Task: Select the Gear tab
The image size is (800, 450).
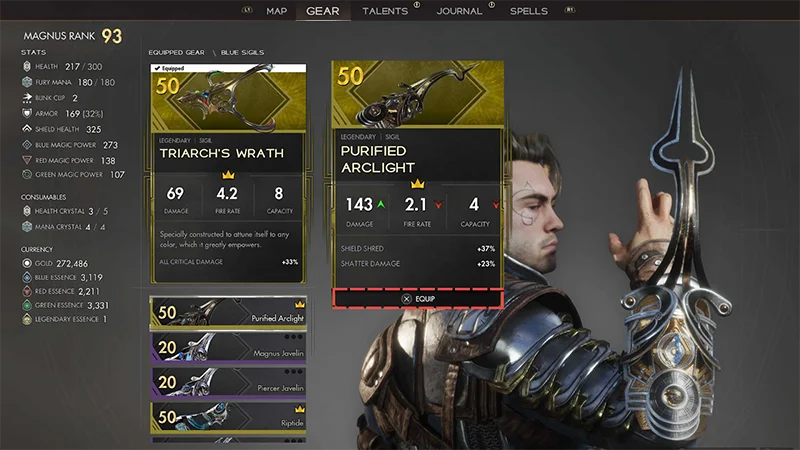Action: point(322,12)
